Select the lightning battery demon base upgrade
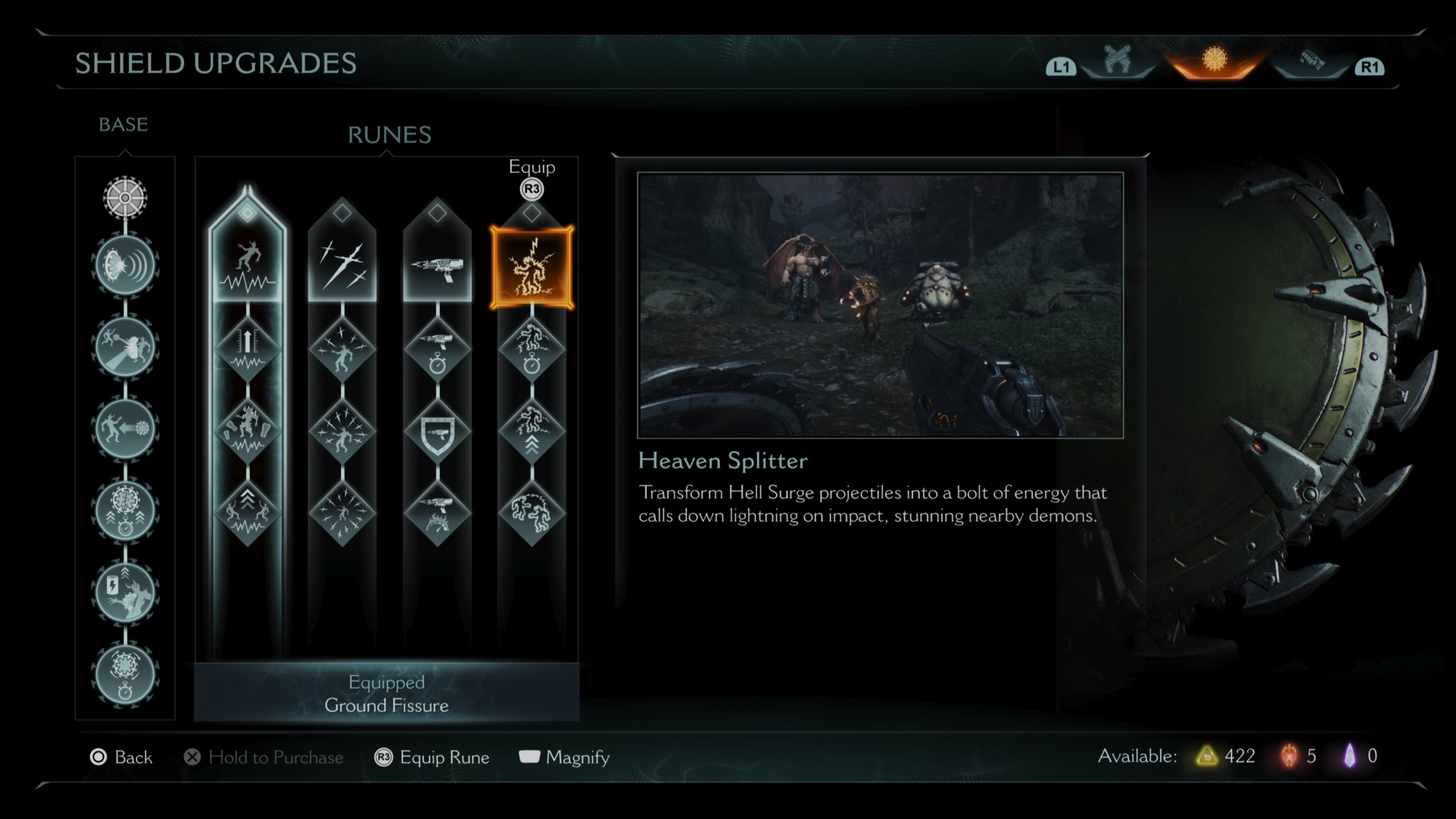This screenshot has height=819, width=1456. click(x=125, y=591)
